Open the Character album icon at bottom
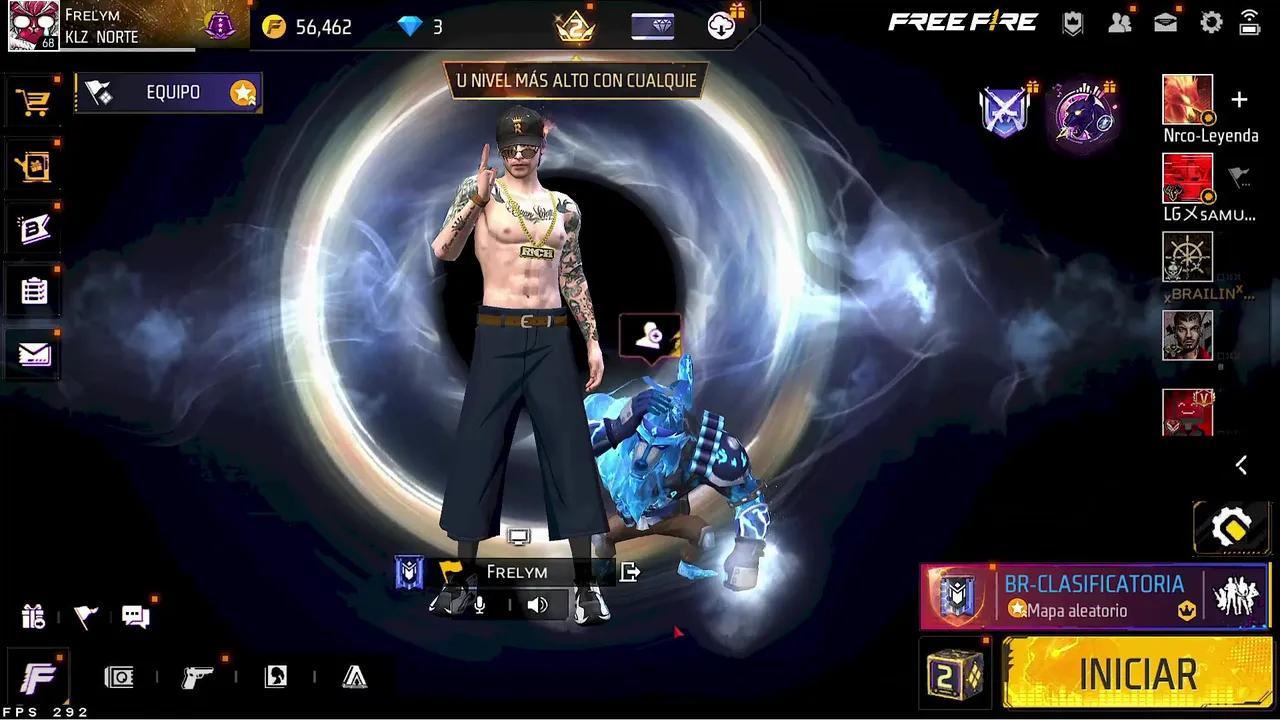Viewport: 1280px width, 720px height. (x=274, y=677)
